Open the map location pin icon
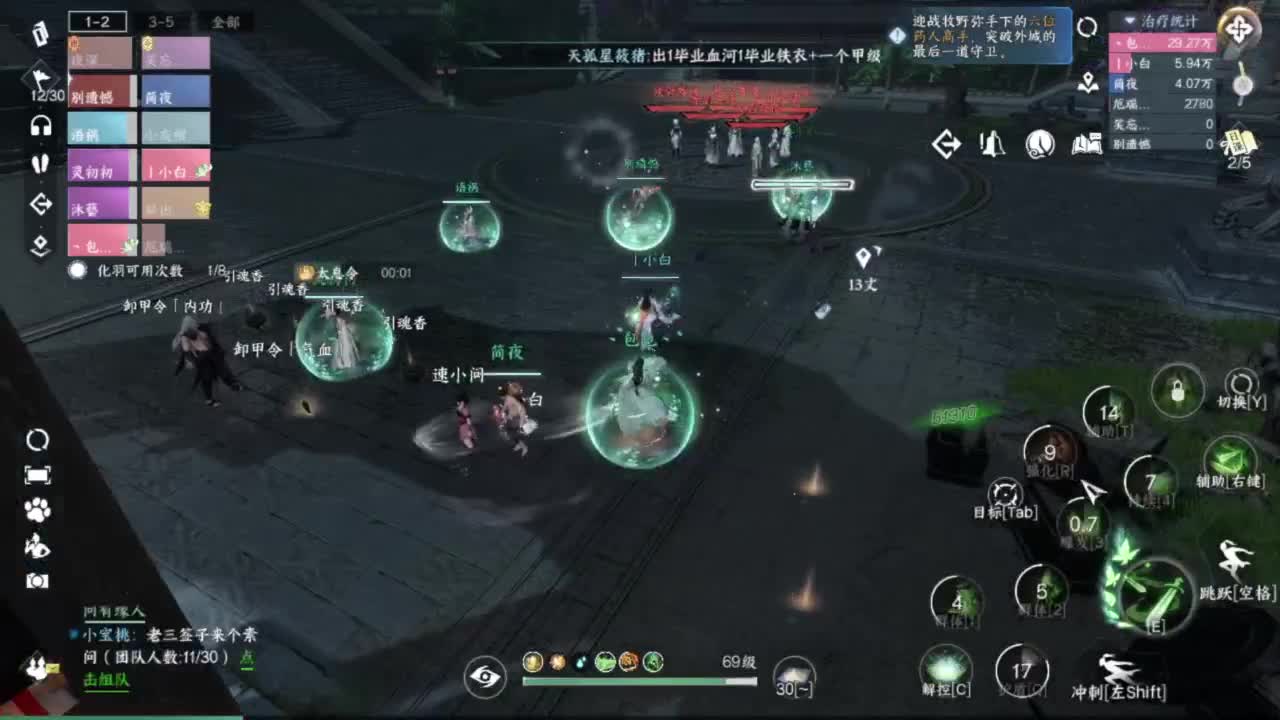 pyautogui.click(x=1086, y=82)
